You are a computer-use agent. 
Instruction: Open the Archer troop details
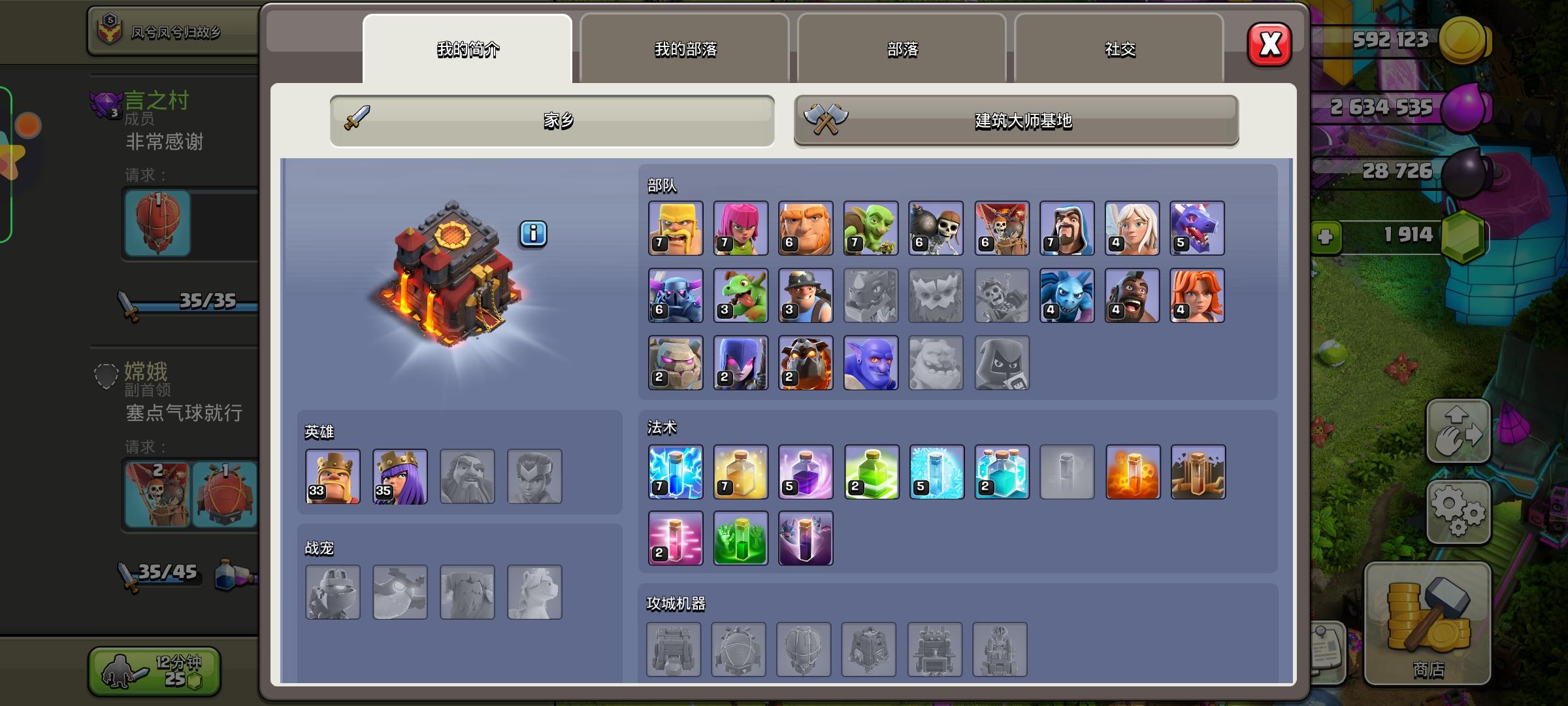740,227
